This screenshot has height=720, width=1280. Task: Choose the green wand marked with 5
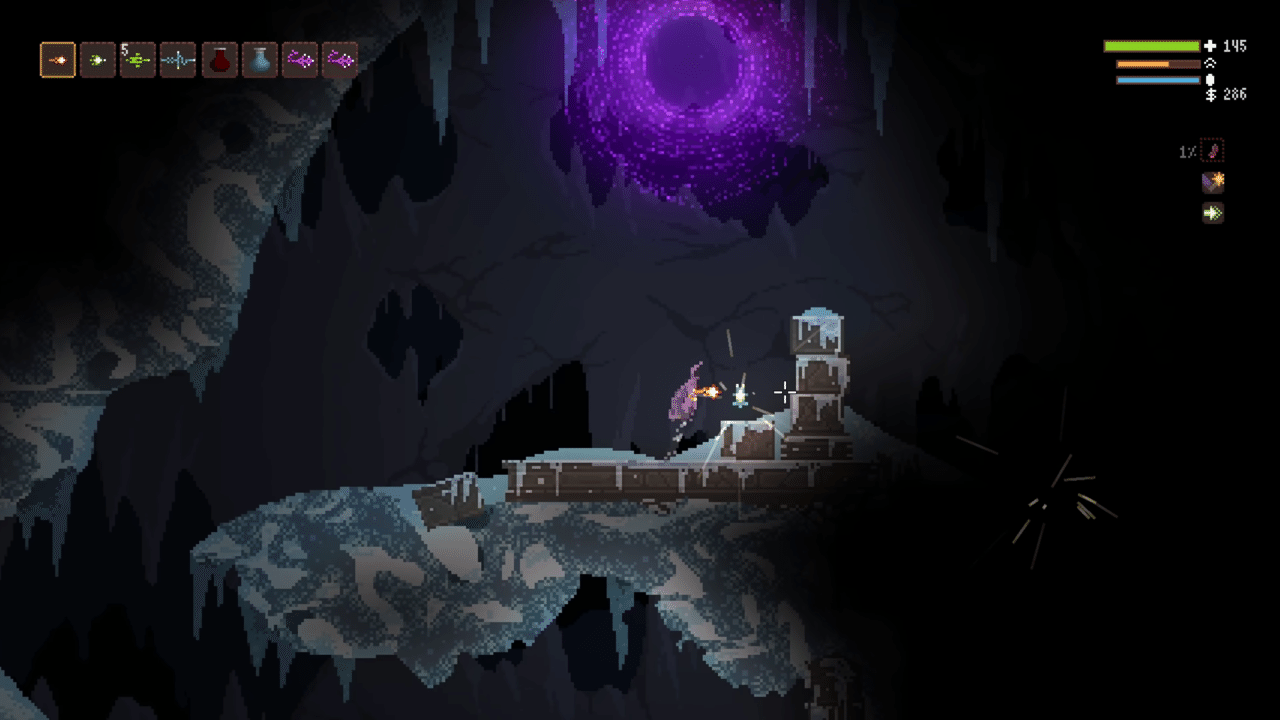click(x=138, y=60)
